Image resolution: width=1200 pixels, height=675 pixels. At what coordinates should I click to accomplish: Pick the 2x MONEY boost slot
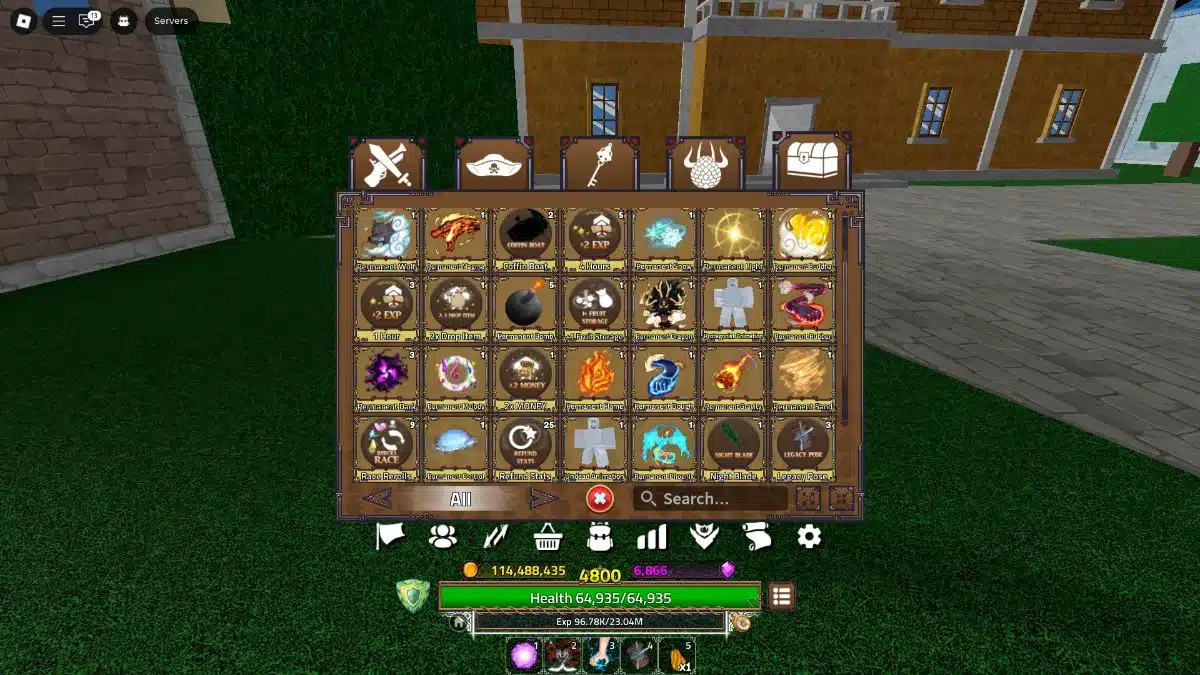(526, 376)
